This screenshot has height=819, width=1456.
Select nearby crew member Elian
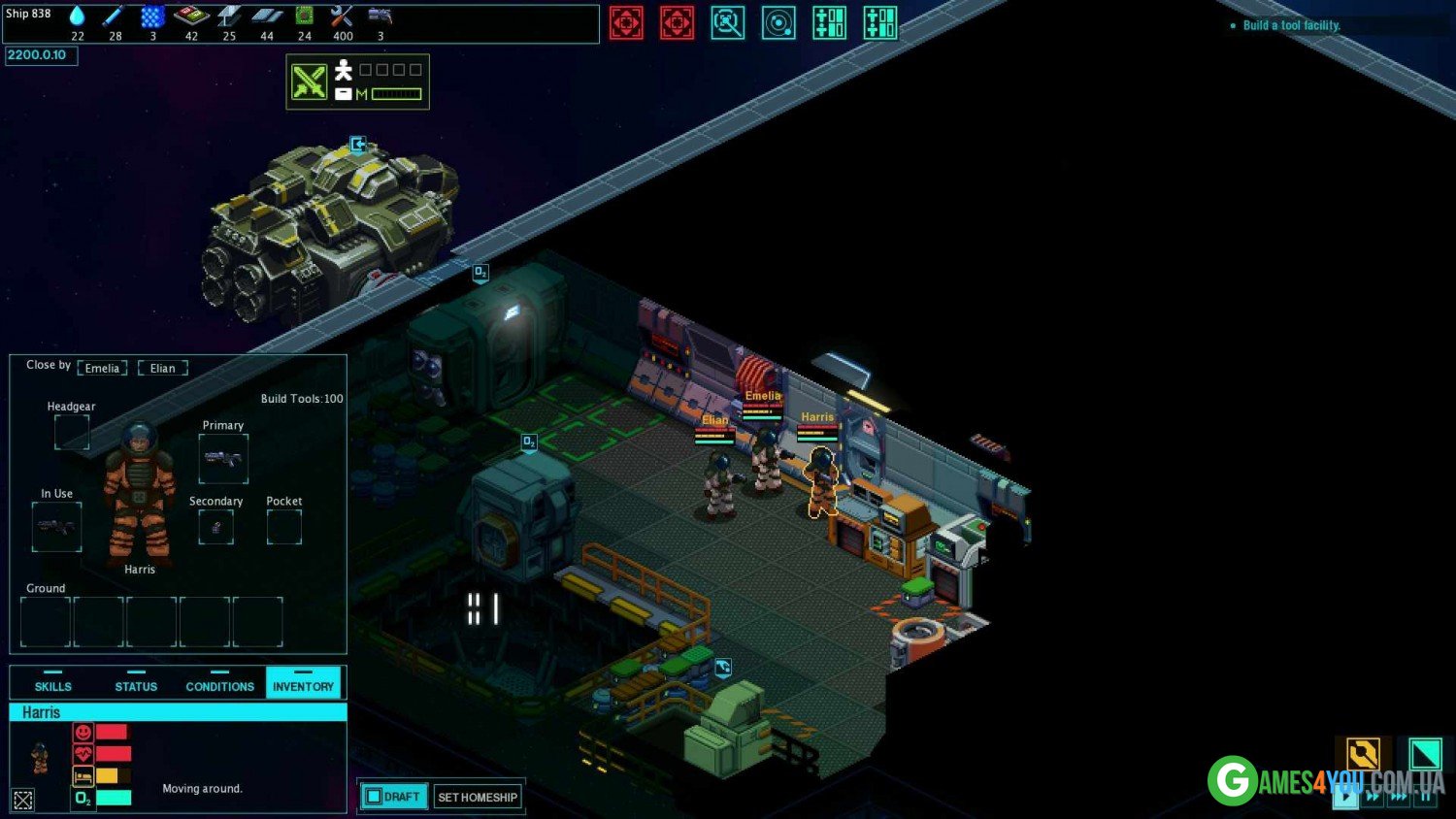[x=163, y=368]
